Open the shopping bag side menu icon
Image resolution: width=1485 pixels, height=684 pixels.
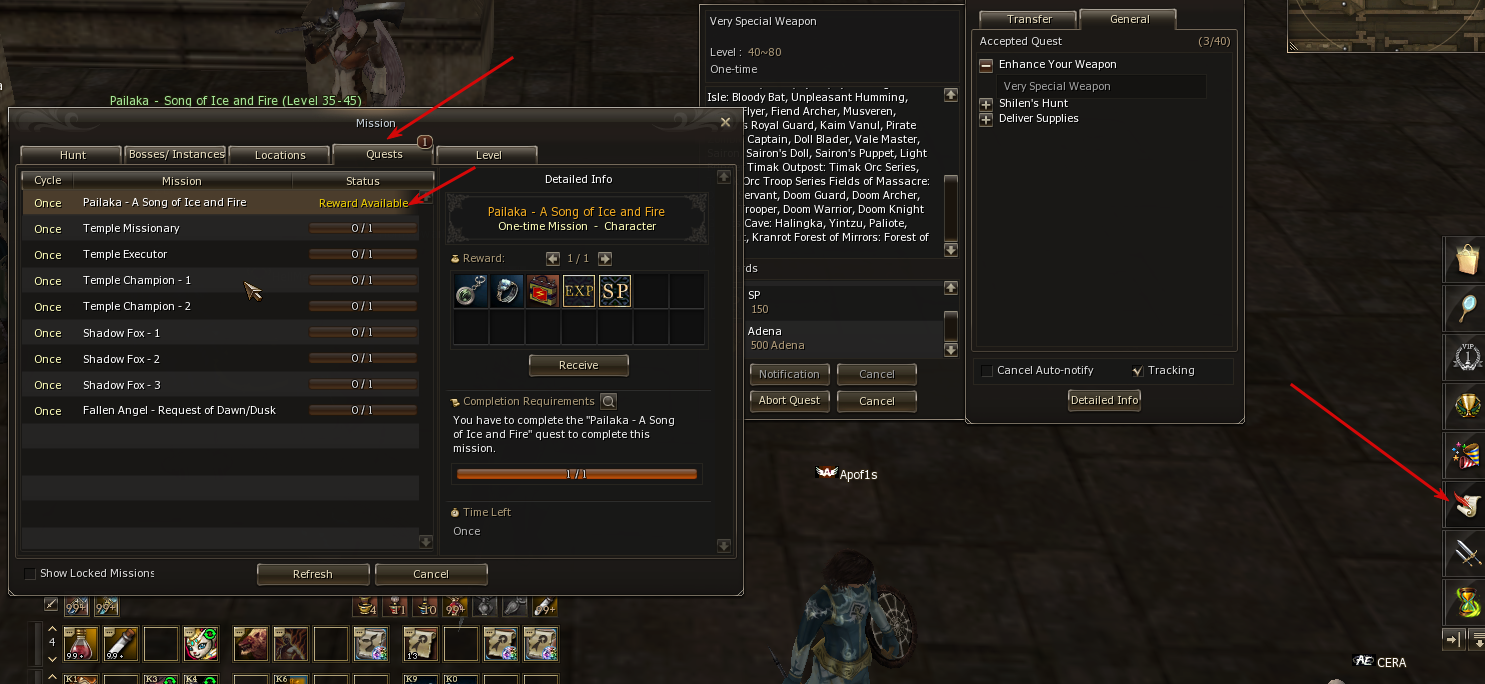pos(1466,261)
